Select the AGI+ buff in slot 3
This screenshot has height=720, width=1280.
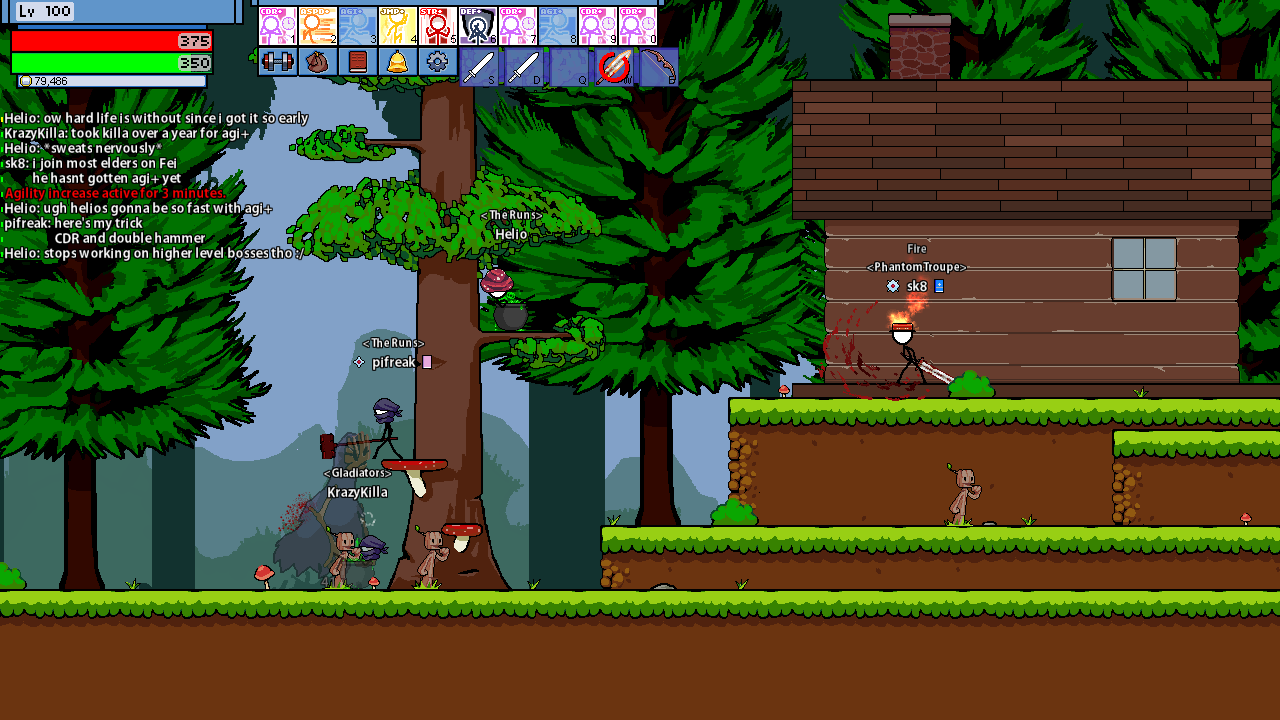[x=357, y=26]
